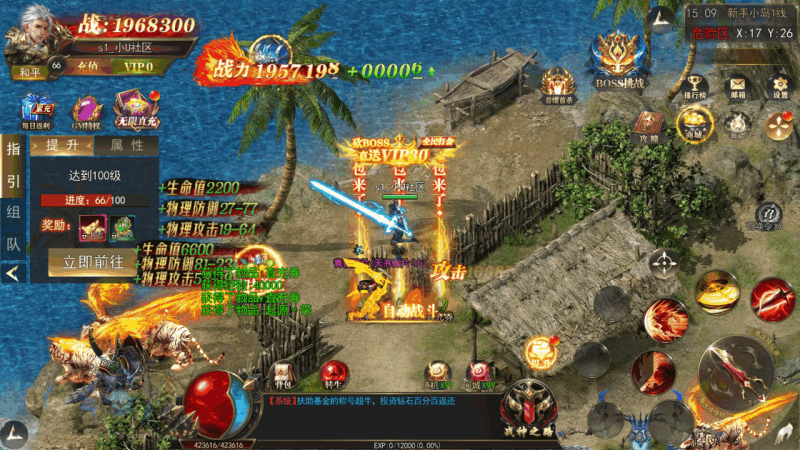Open the 攻略 guide book
Image resolution: width=800 pixels, height=450 pixels.
point(649,123)
